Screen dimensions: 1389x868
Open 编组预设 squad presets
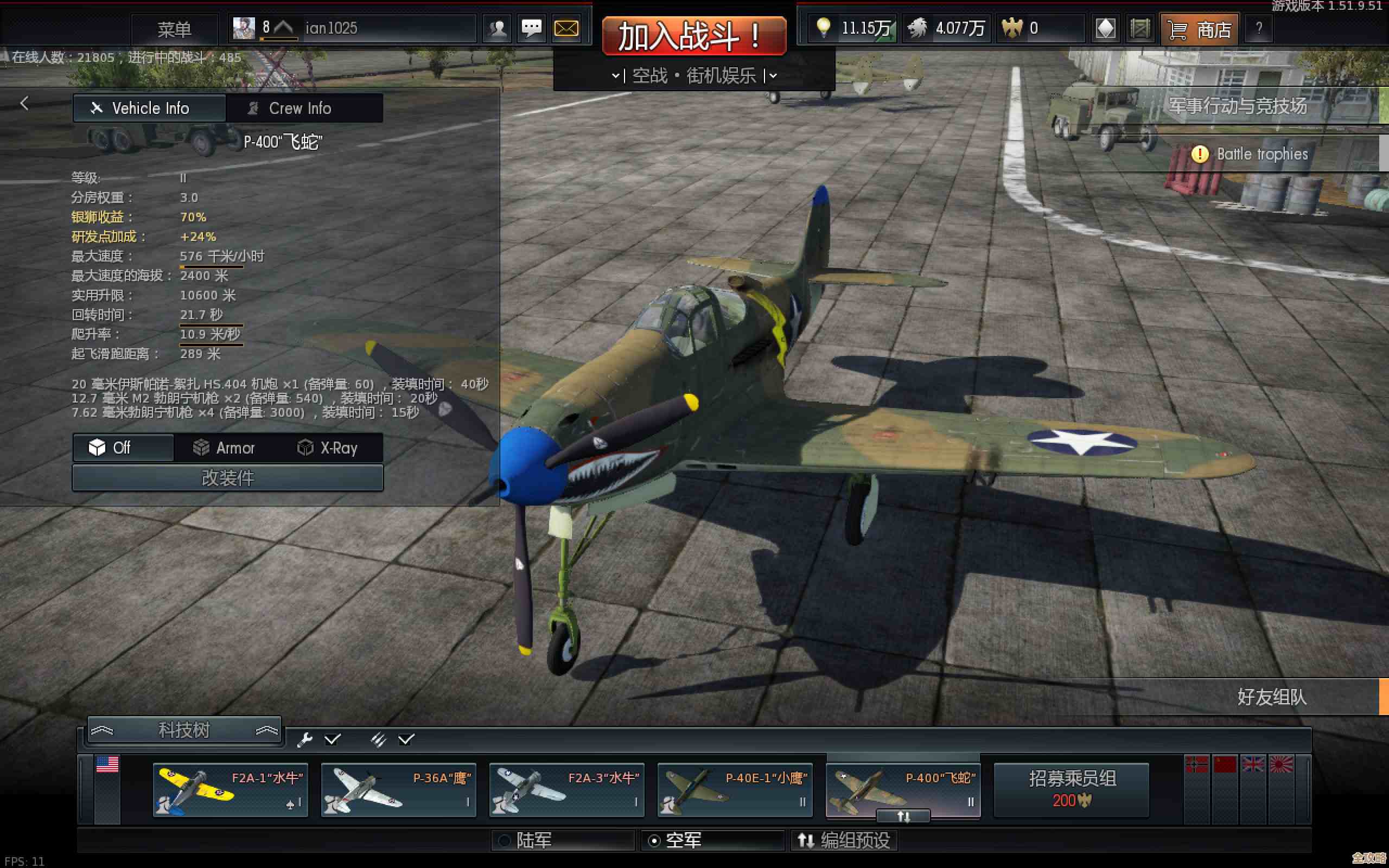(x=845, y=840)
